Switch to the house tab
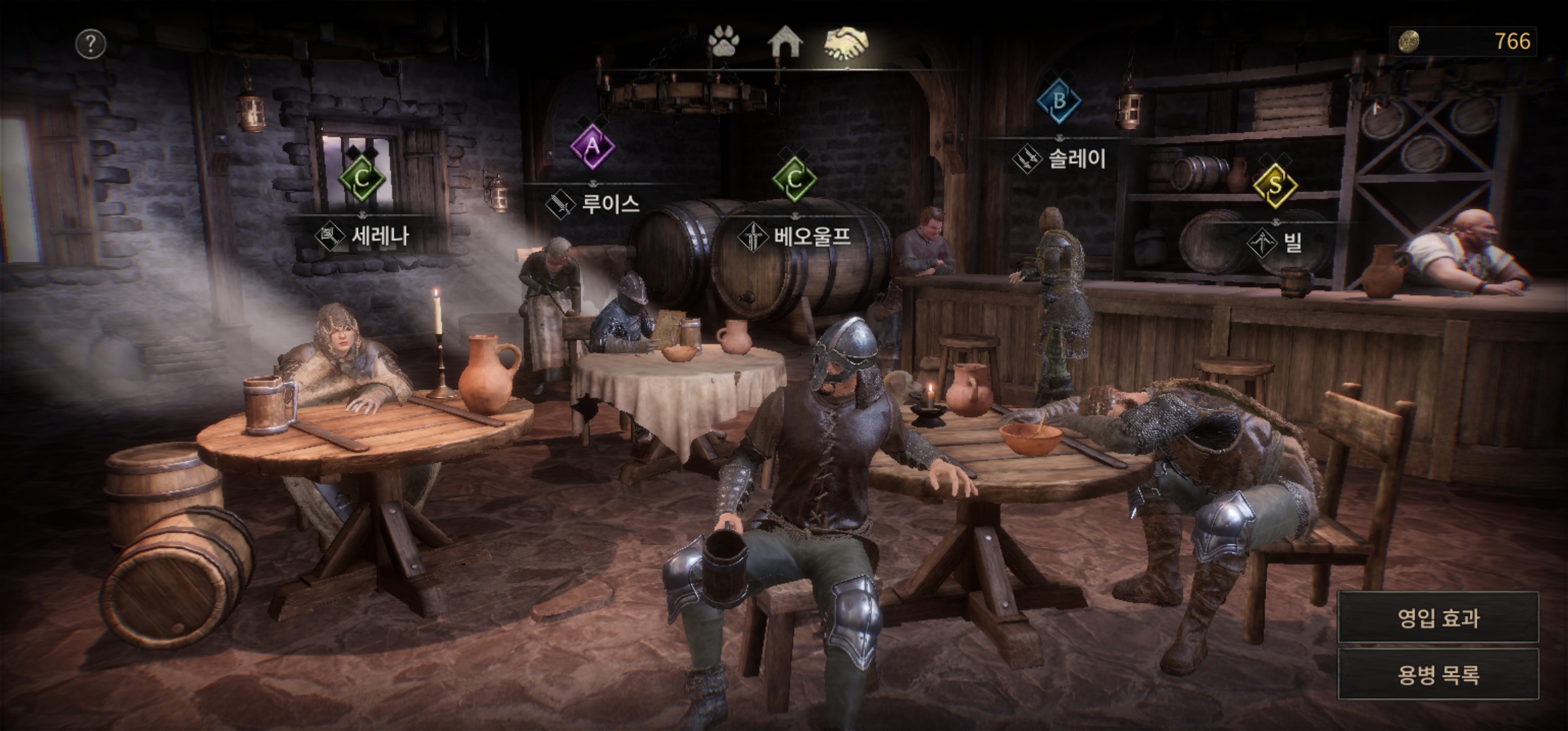1568x731 pixels. click(785, 42)
